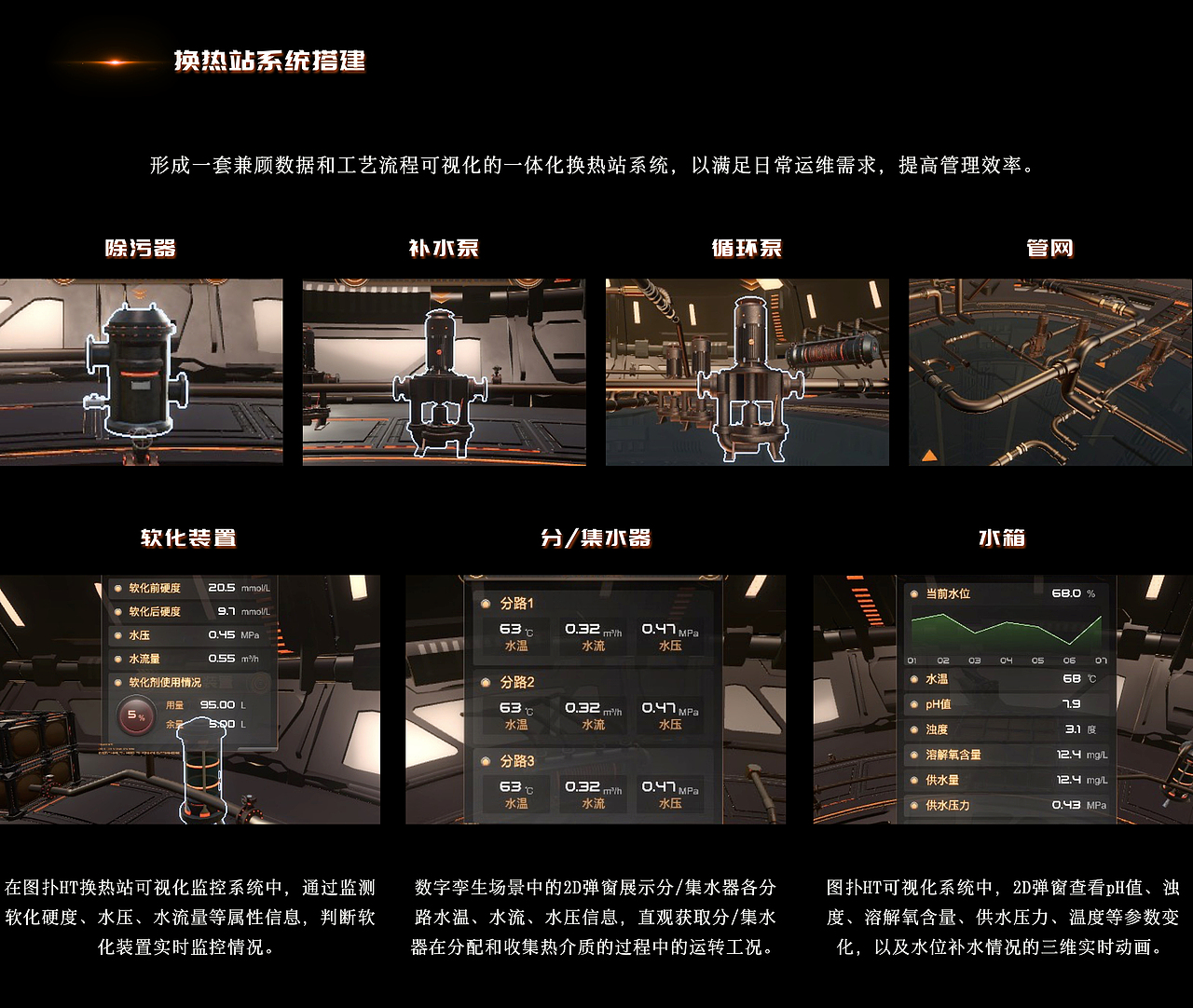Click the 5% usage gauge in 软化装置 panel
The width and height of the screenshot is (1193, 1008).
[136, 715]
